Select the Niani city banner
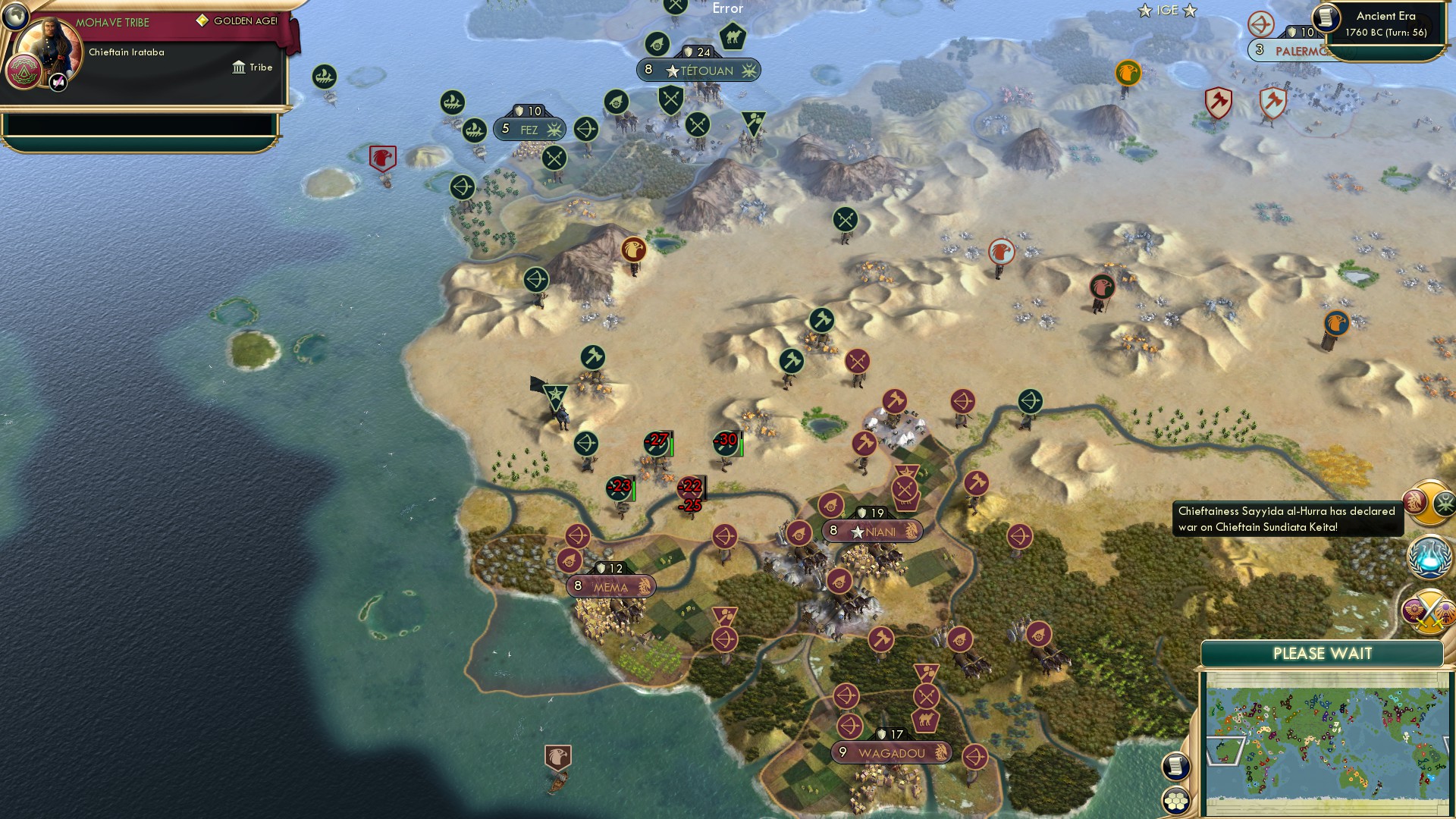 click(872, 531)
